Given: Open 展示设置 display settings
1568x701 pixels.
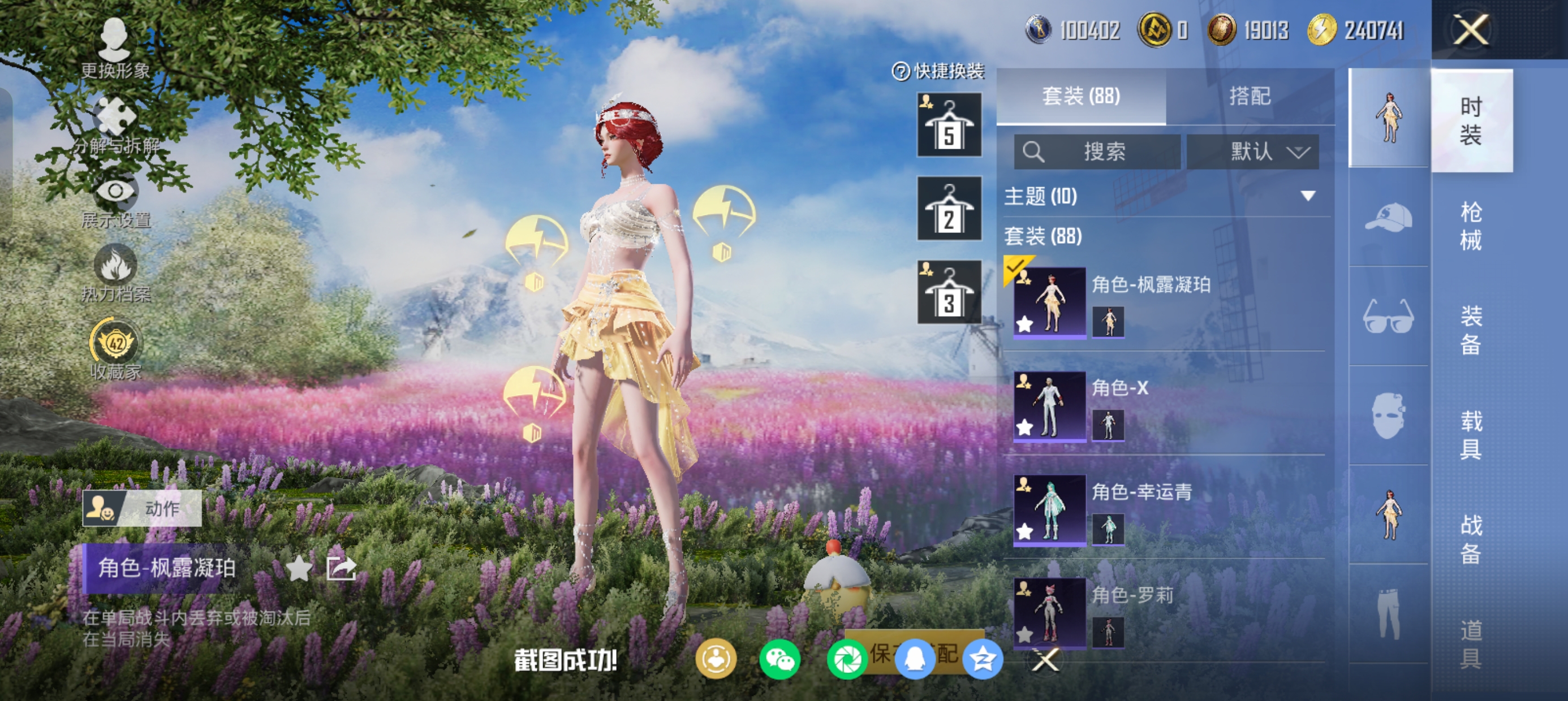Looking at the screenshot, I should 115,201.
